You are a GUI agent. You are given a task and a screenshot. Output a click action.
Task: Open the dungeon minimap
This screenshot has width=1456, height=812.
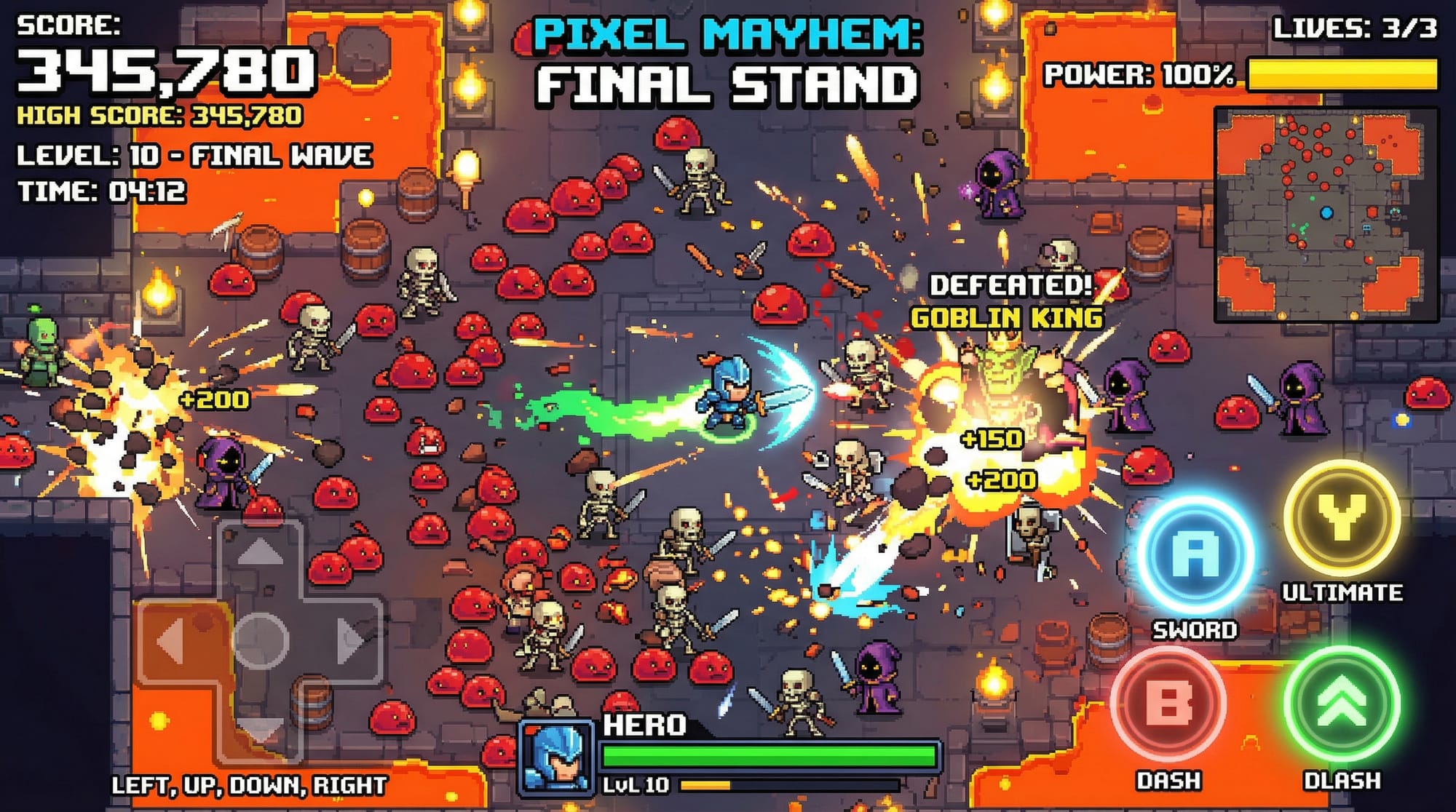click(x=1326, y=215)
